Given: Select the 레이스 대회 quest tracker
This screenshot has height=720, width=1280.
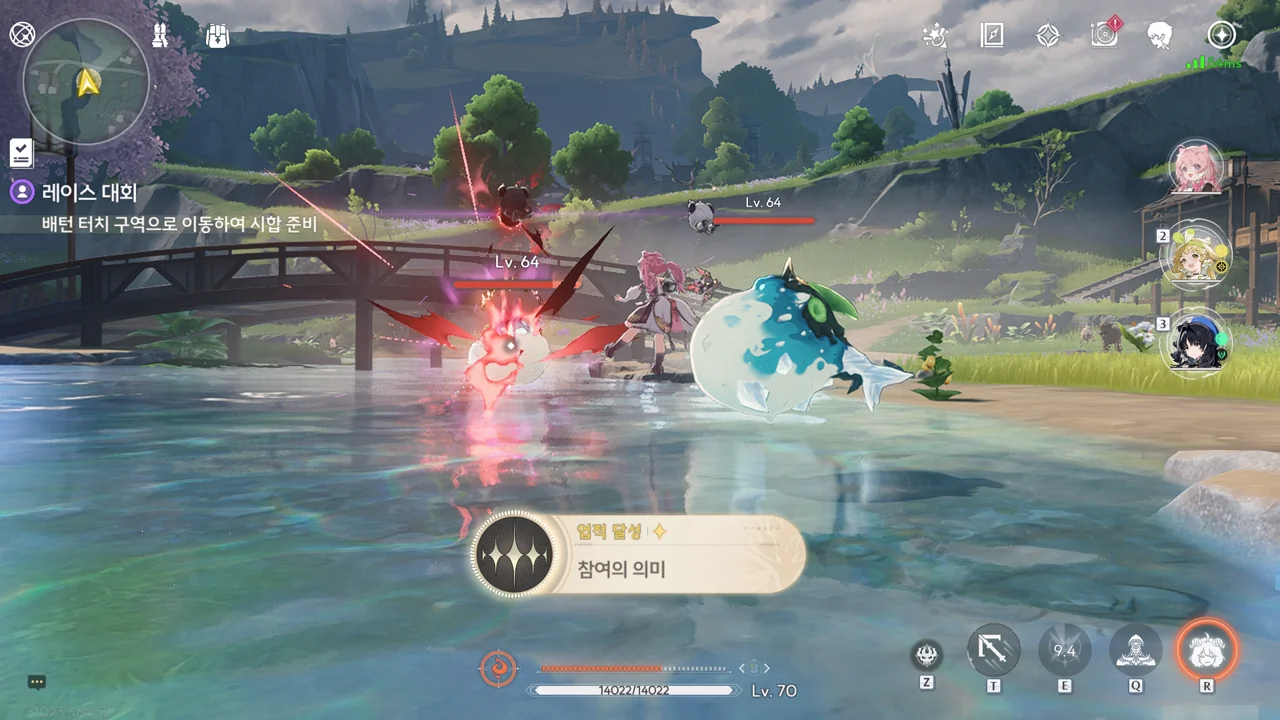Looking at the screenshot, I should pos(89,192).
